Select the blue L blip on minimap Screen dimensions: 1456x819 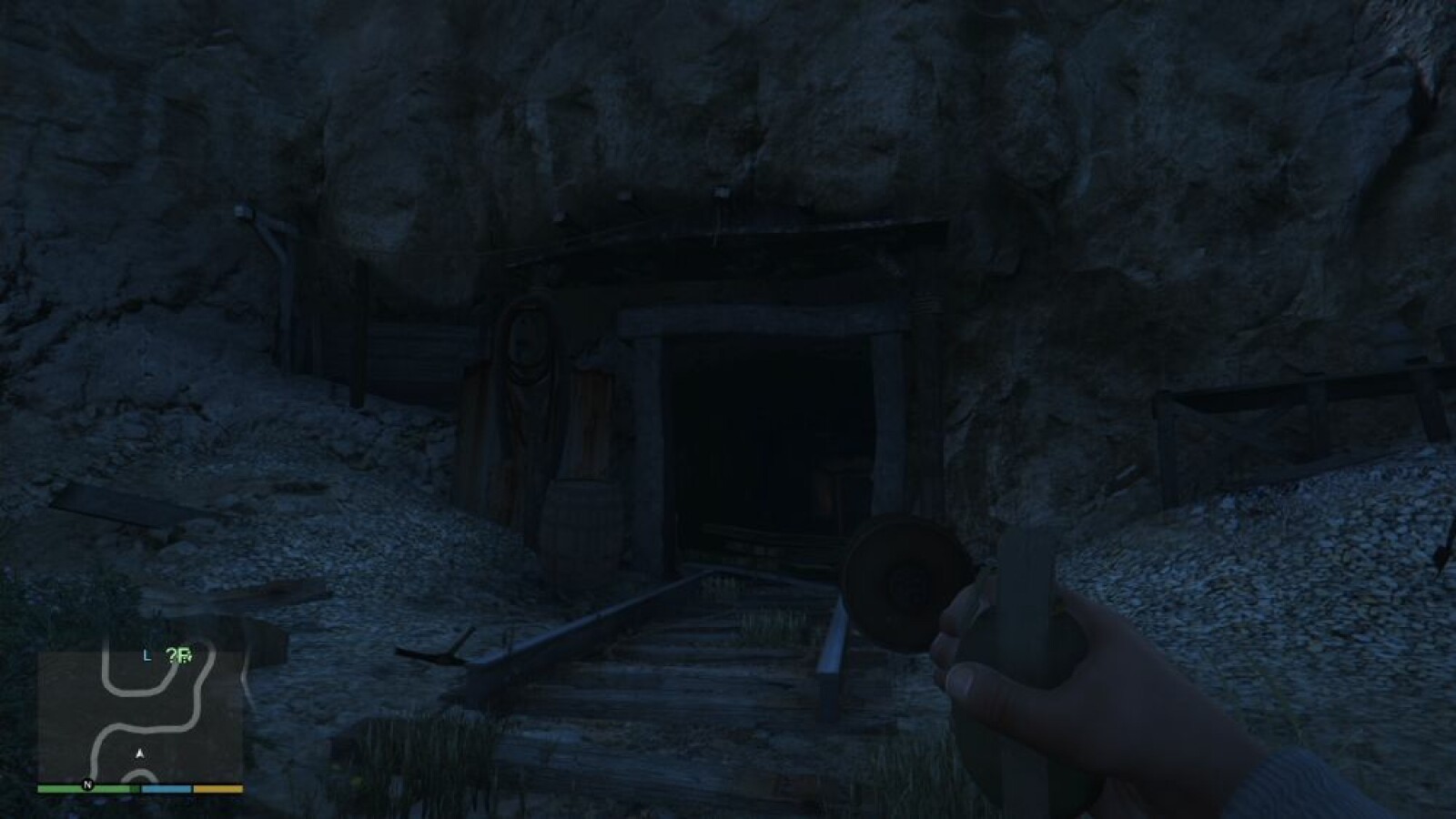coord(147,656)
